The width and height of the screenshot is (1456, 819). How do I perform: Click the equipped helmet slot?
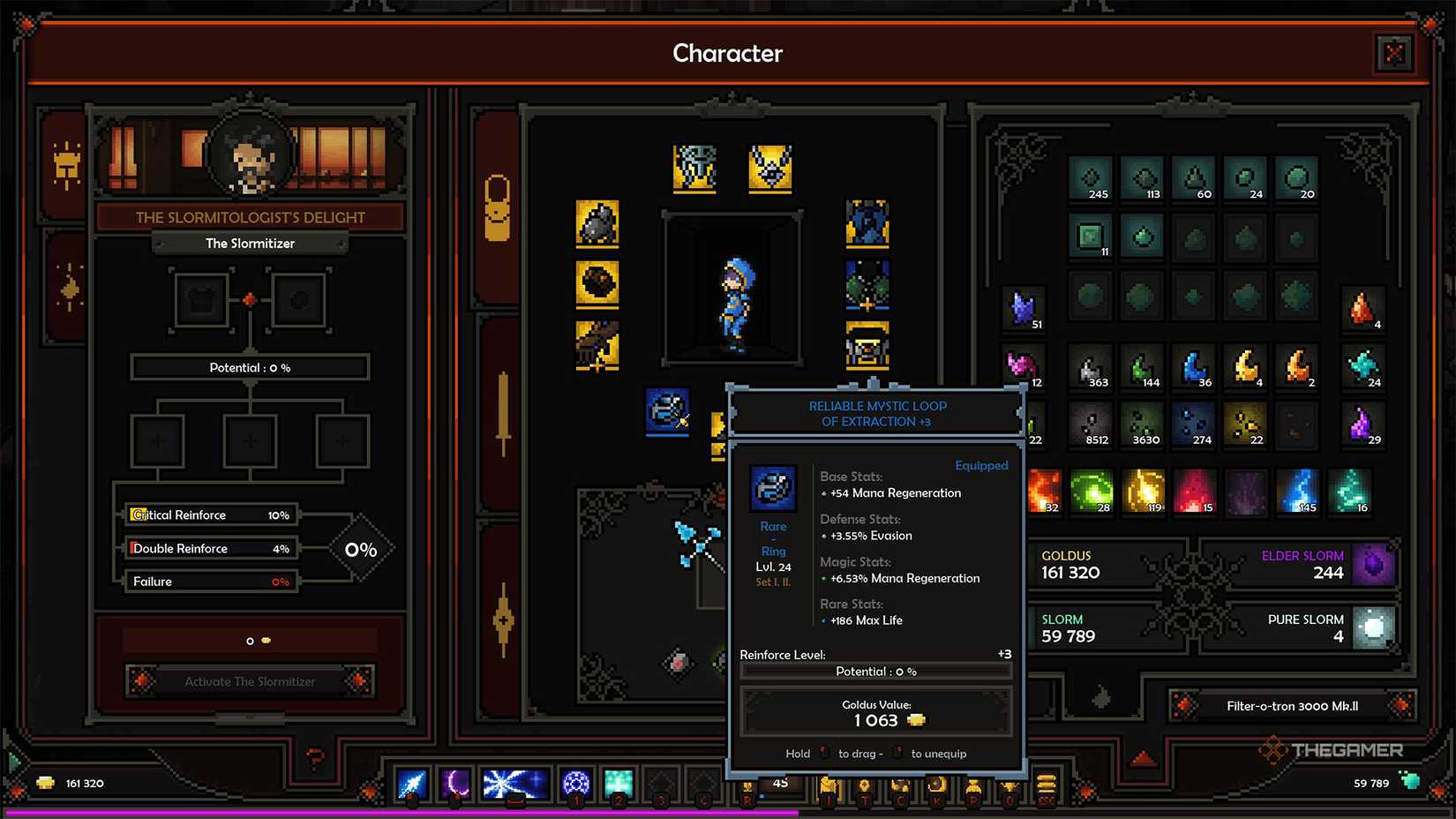tap(694, 168)
